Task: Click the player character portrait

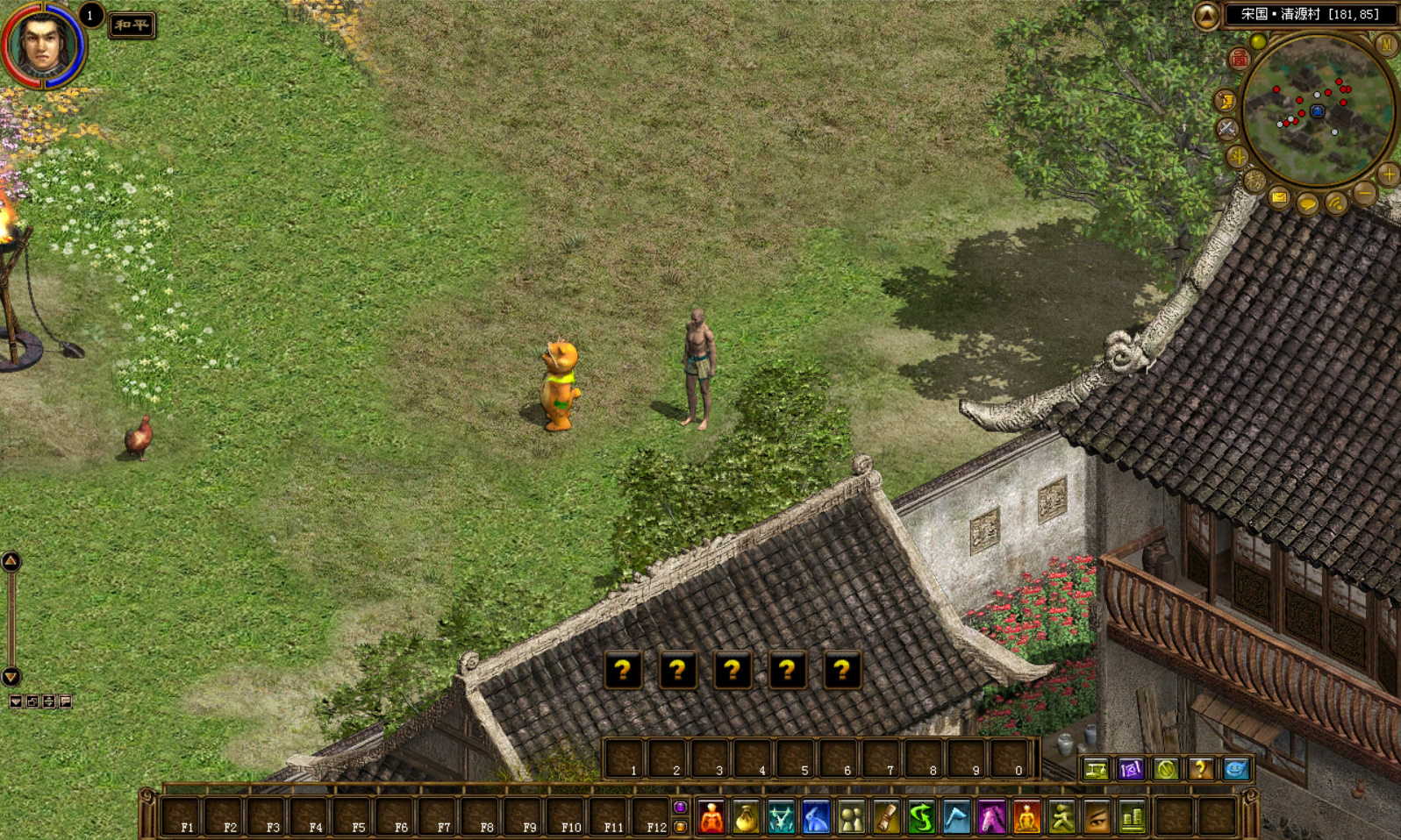Action: (x=42, y=42)
